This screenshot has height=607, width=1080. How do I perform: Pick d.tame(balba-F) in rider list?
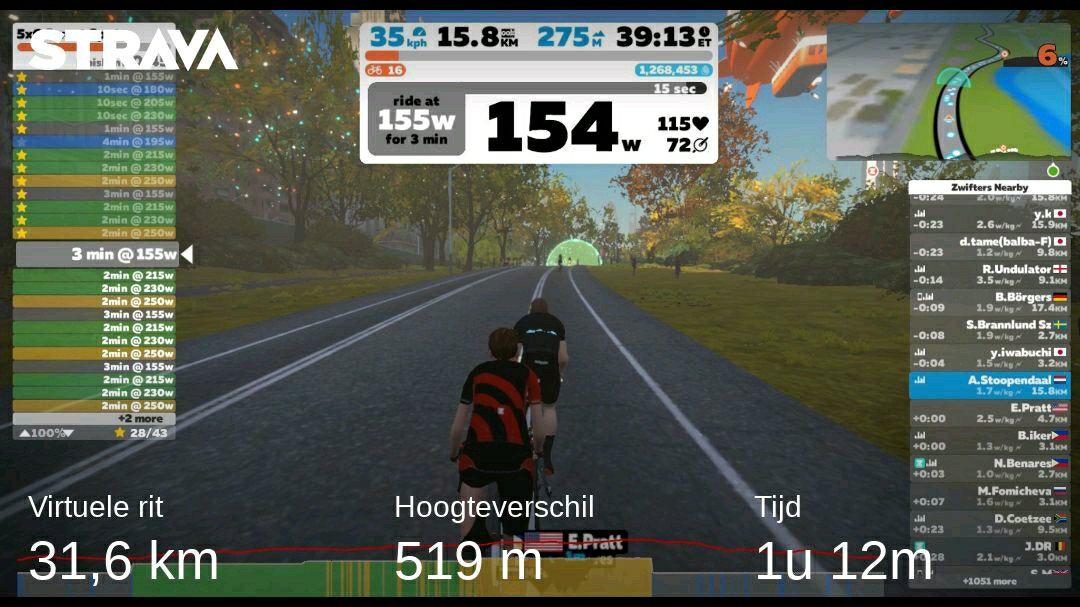click(989, 246)
